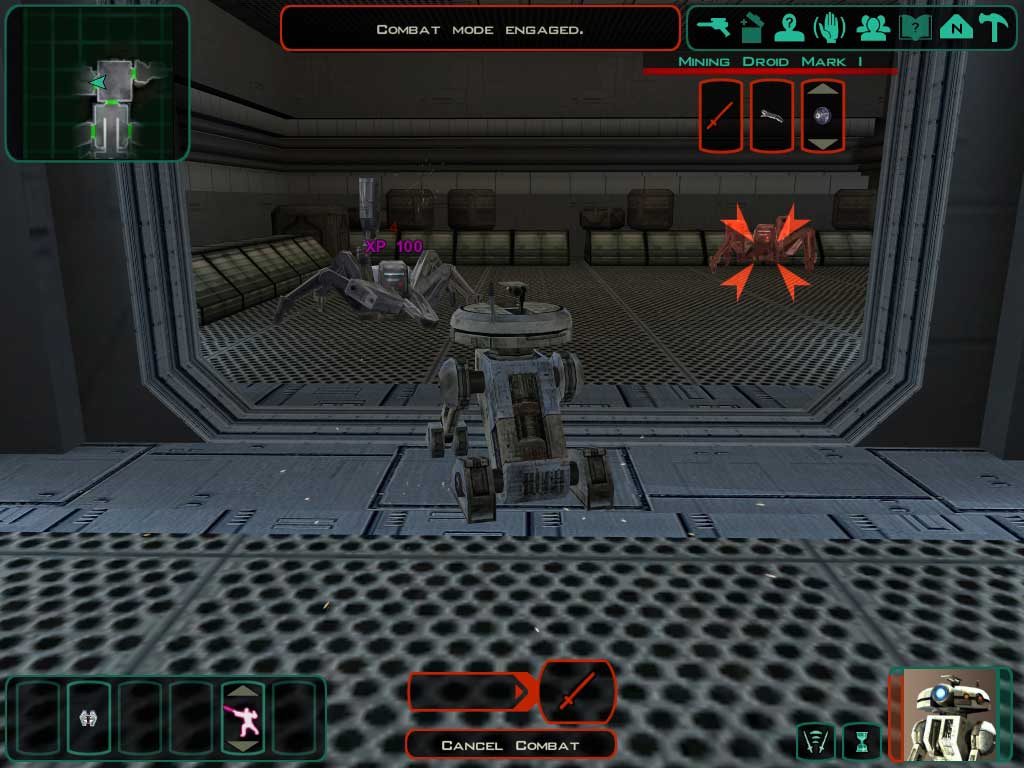1024x768 pixels.
Task: Cycle target grenade action with up arrow
Action: pos(823,87)
